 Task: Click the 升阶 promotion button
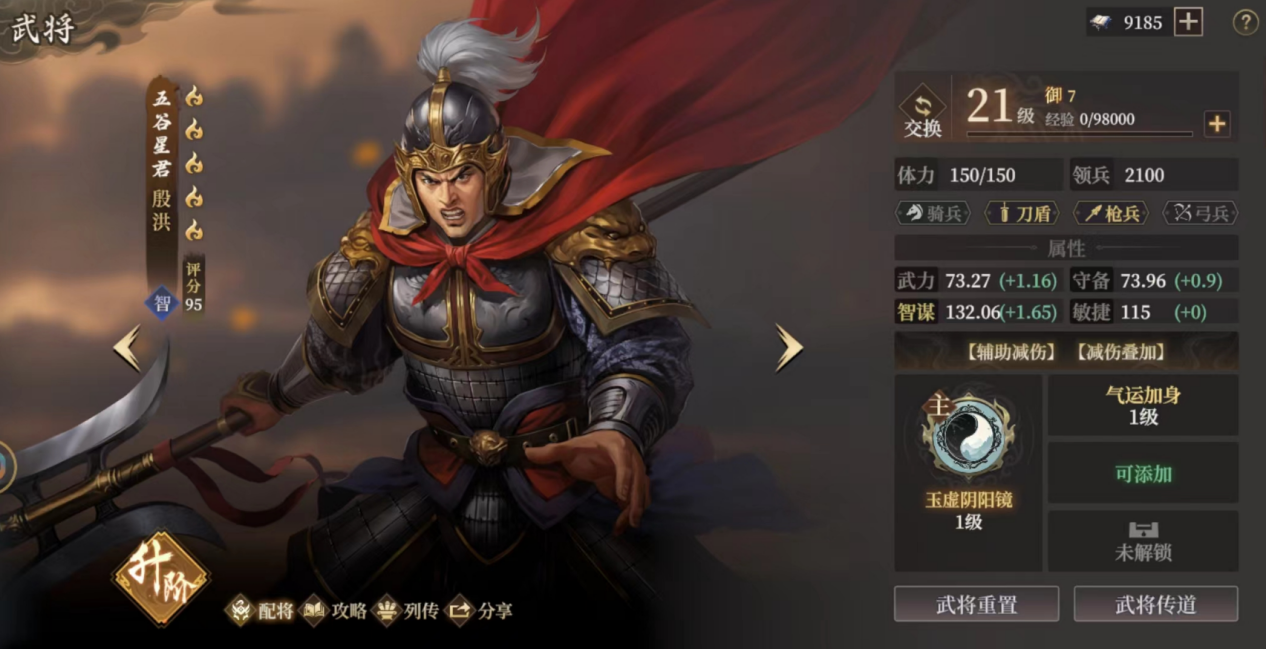click(161, 578)
